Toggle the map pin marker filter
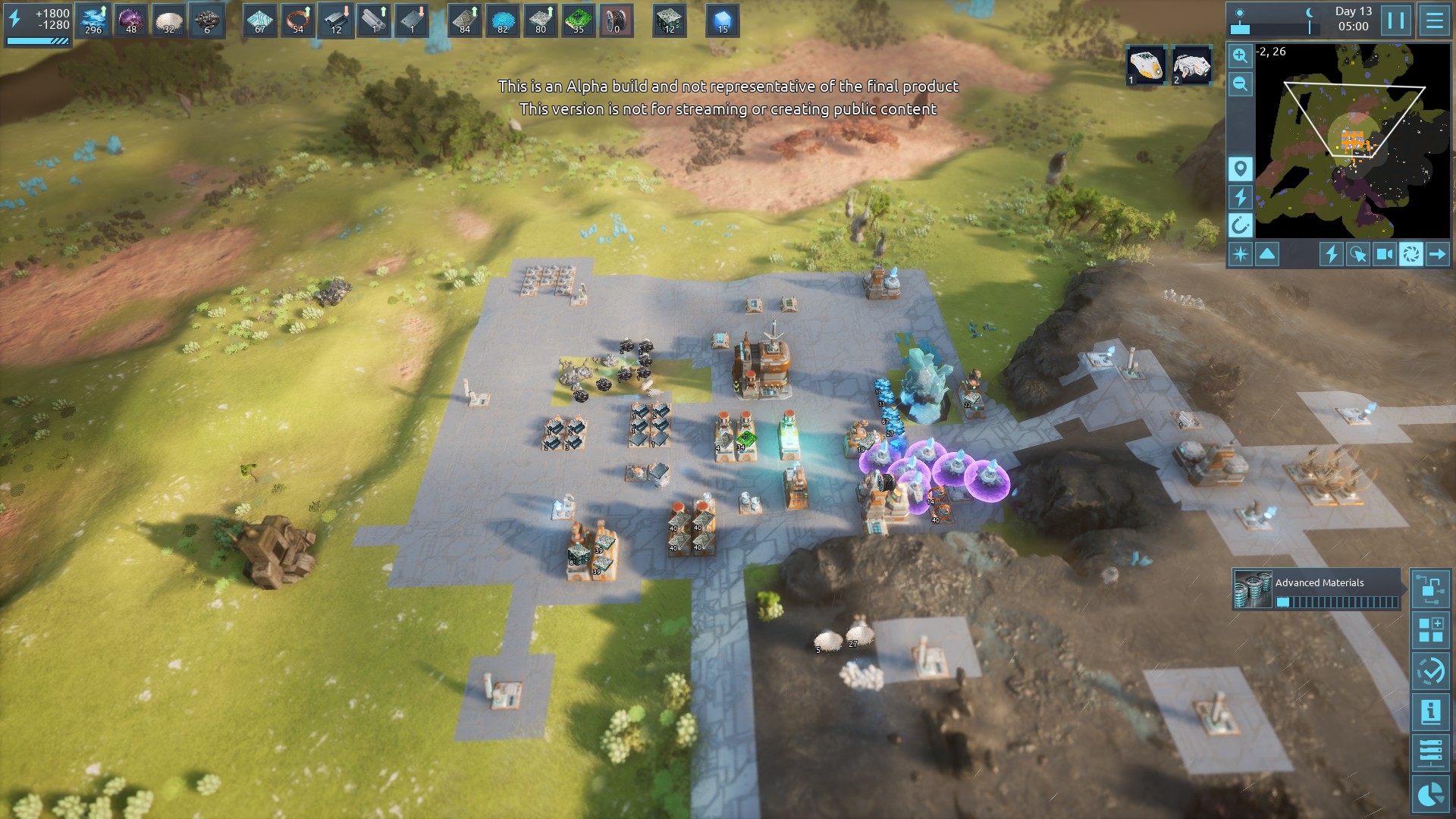This screenshot has height=819, width=1456. coord(1240,168)
